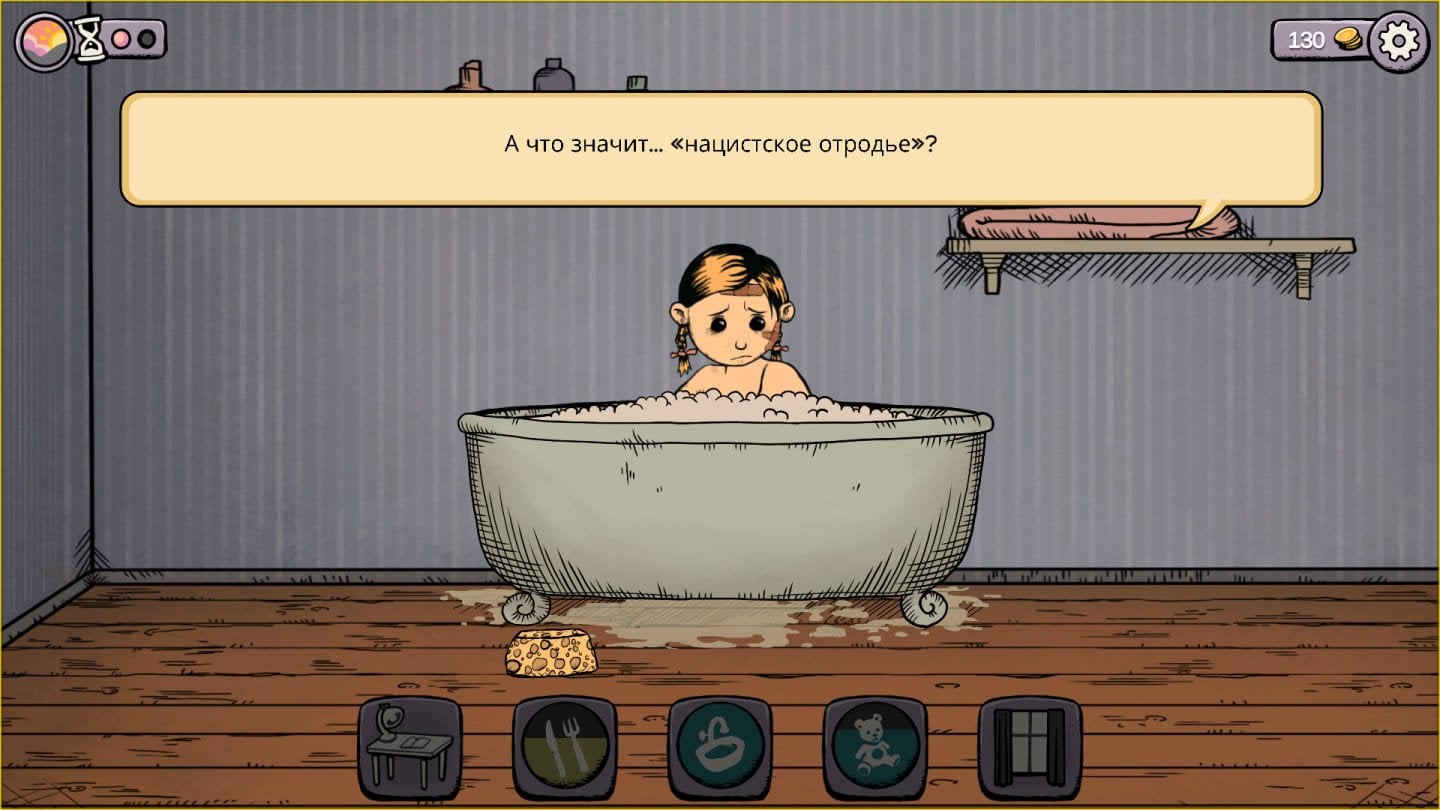Open the settings gear
Image resolution: width=1440 pixels, height=810 pixels.
pyautogui.click(x=1400, y=40)
